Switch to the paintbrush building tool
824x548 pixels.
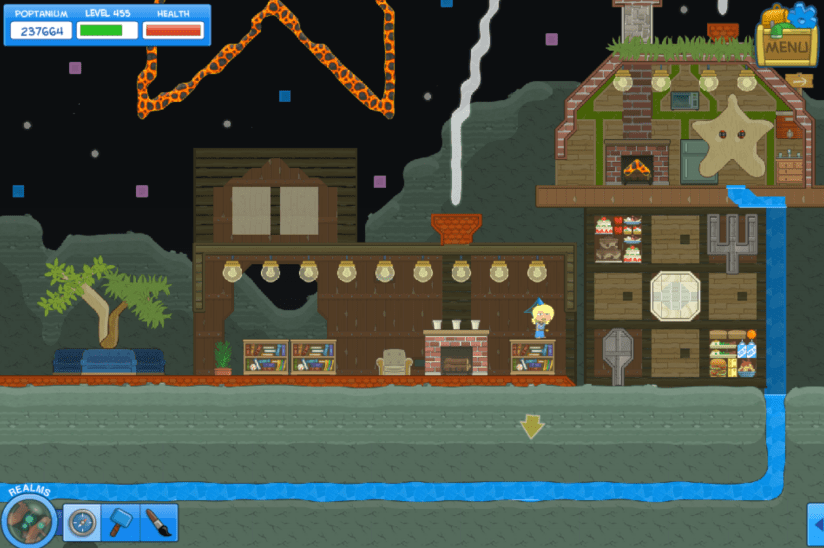(158, 522)
